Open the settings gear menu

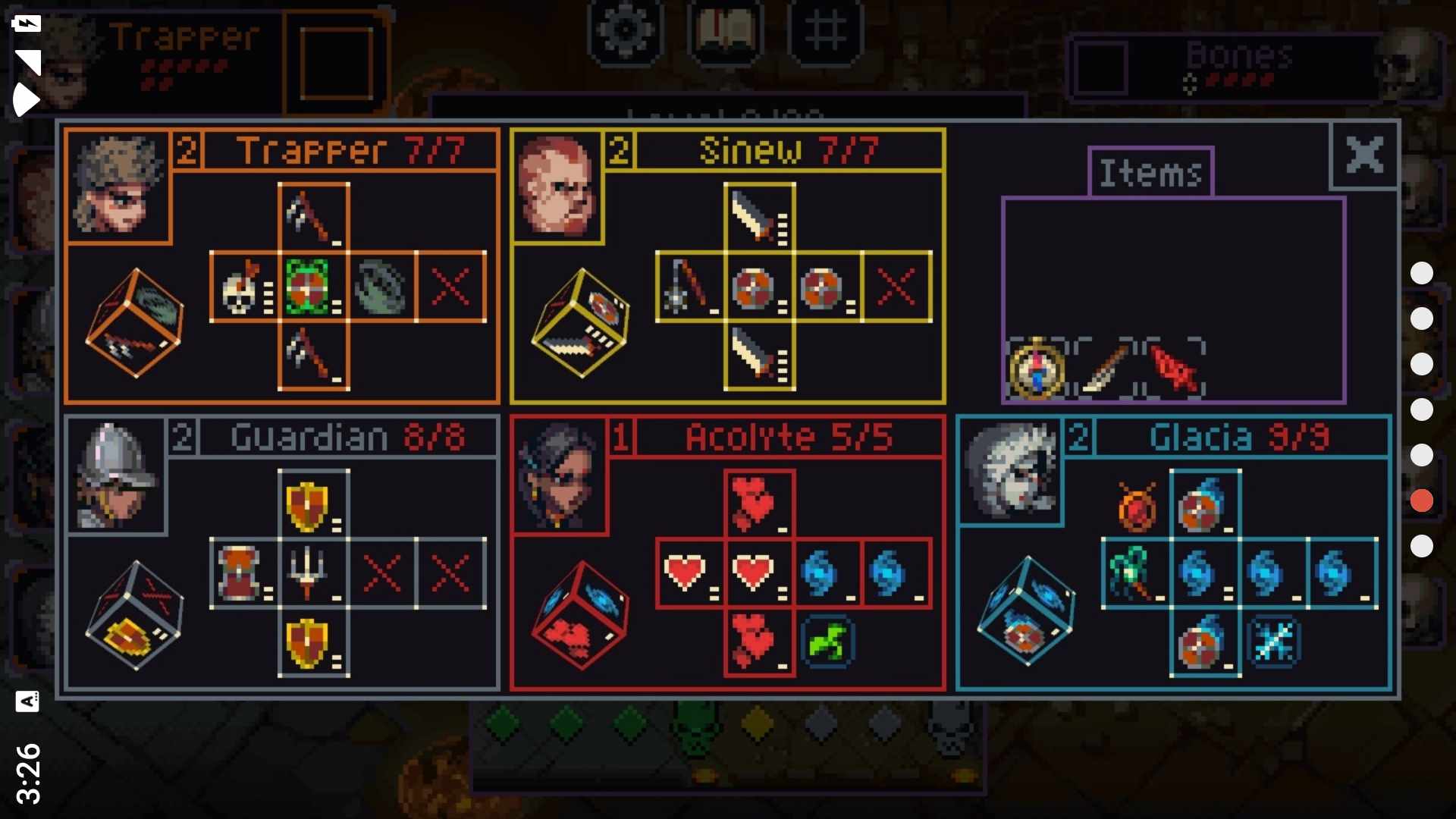pos(625,30)
